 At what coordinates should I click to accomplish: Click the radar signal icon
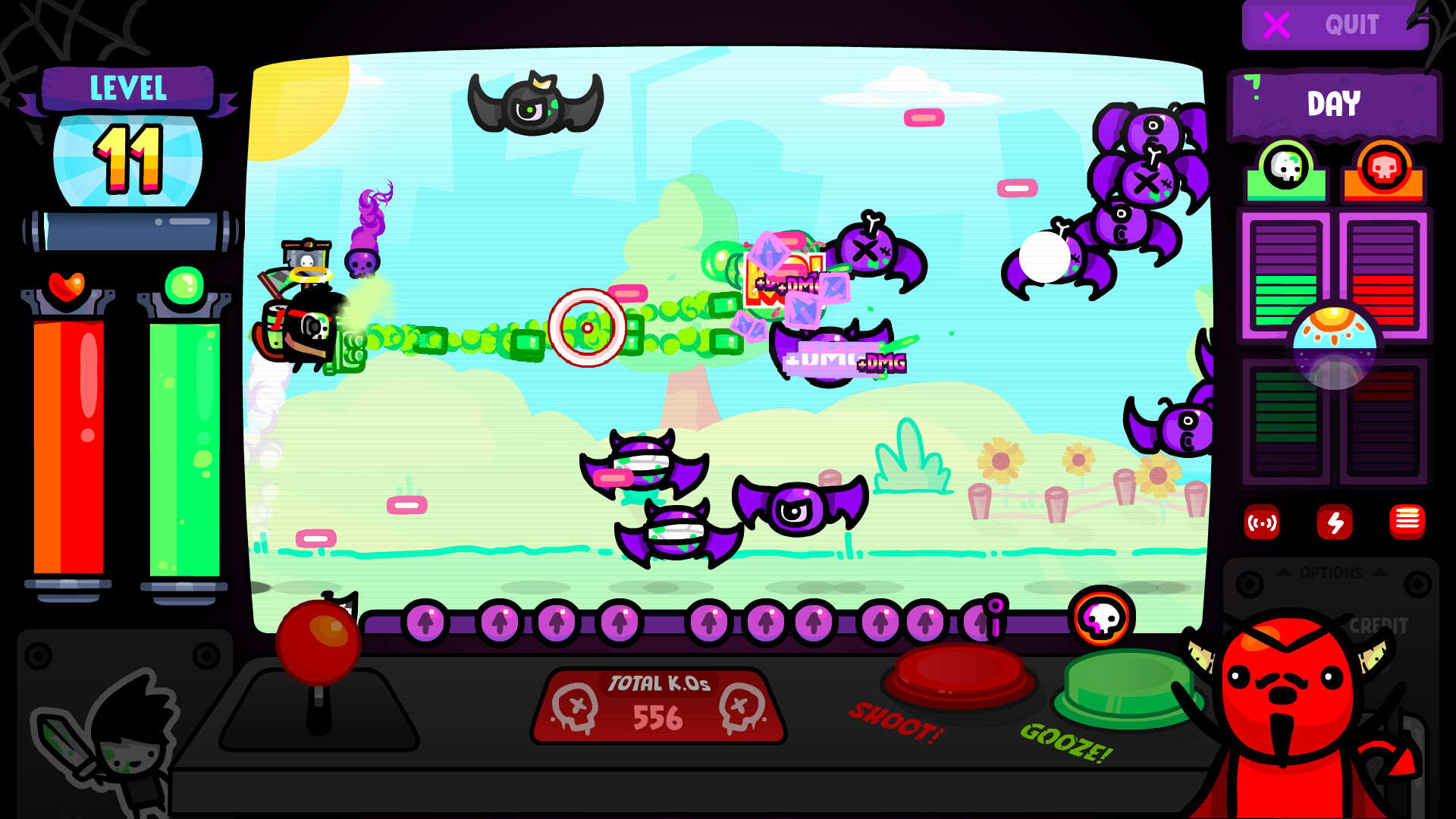coord(1260,523)
